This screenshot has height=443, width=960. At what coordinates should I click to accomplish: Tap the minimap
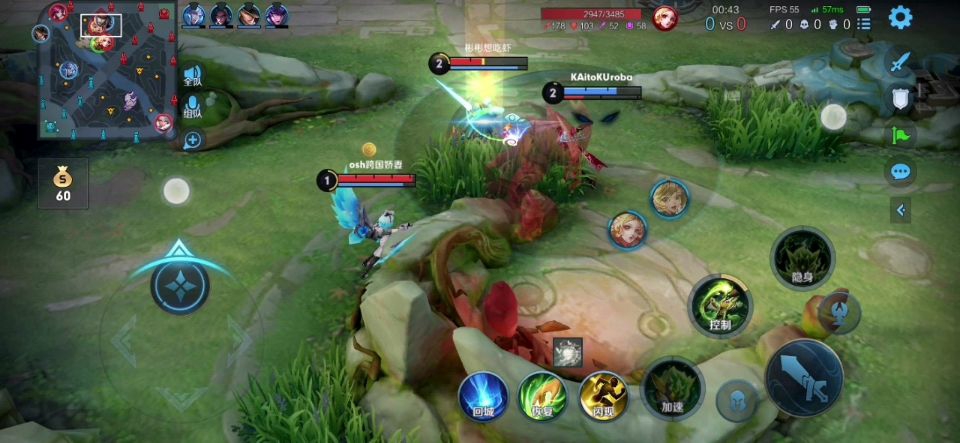click(x=108, y=69)
